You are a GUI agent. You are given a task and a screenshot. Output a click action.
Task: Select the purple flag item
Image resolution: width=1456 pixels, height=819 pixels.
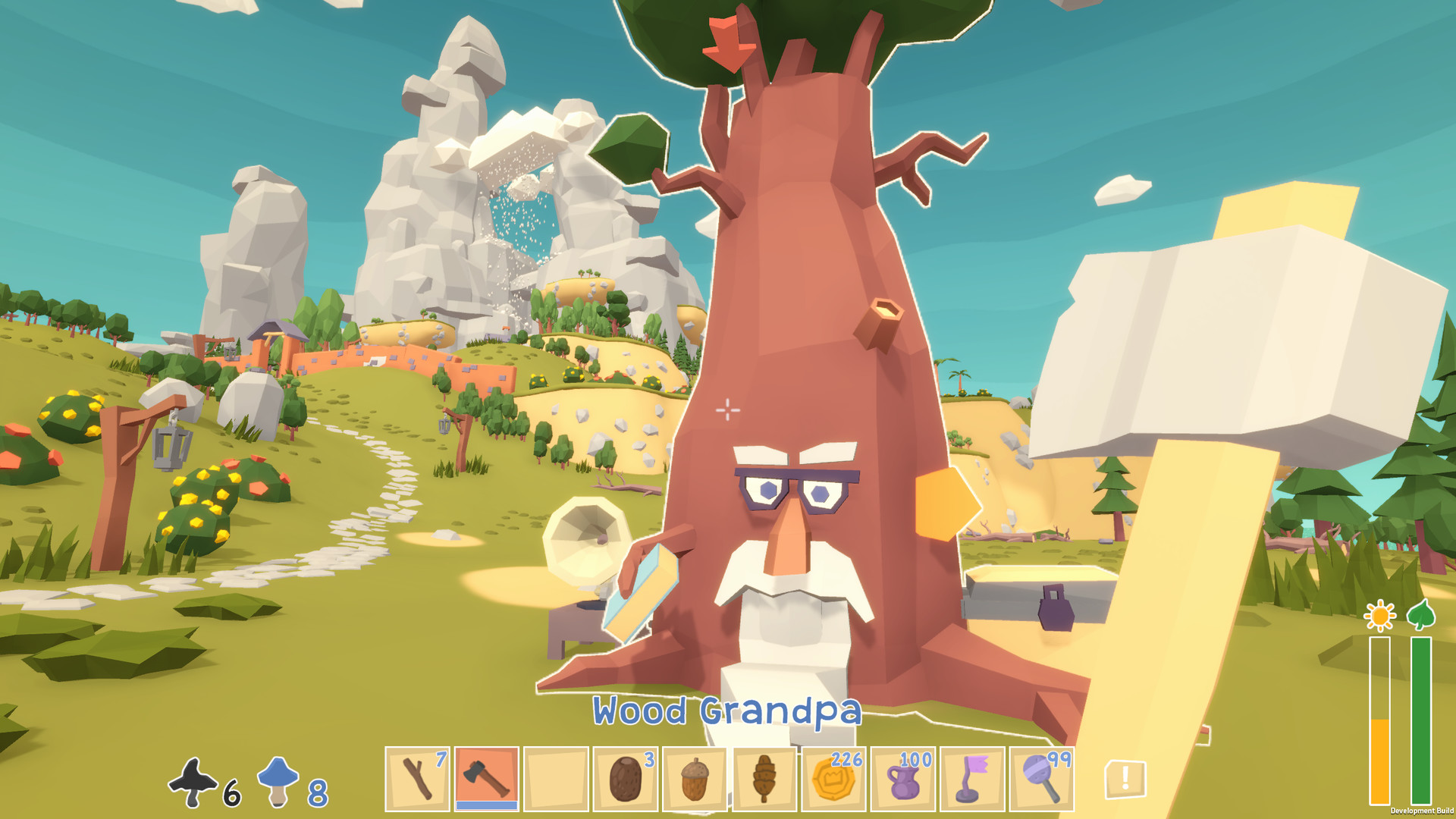tap(971, 779)
